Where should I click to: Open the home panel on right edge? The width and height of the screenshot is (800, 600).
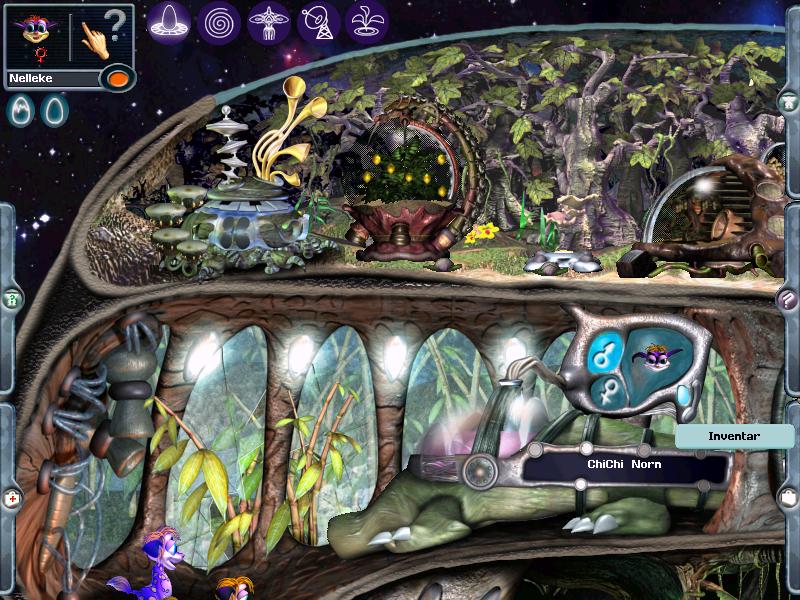pos(789,102)
